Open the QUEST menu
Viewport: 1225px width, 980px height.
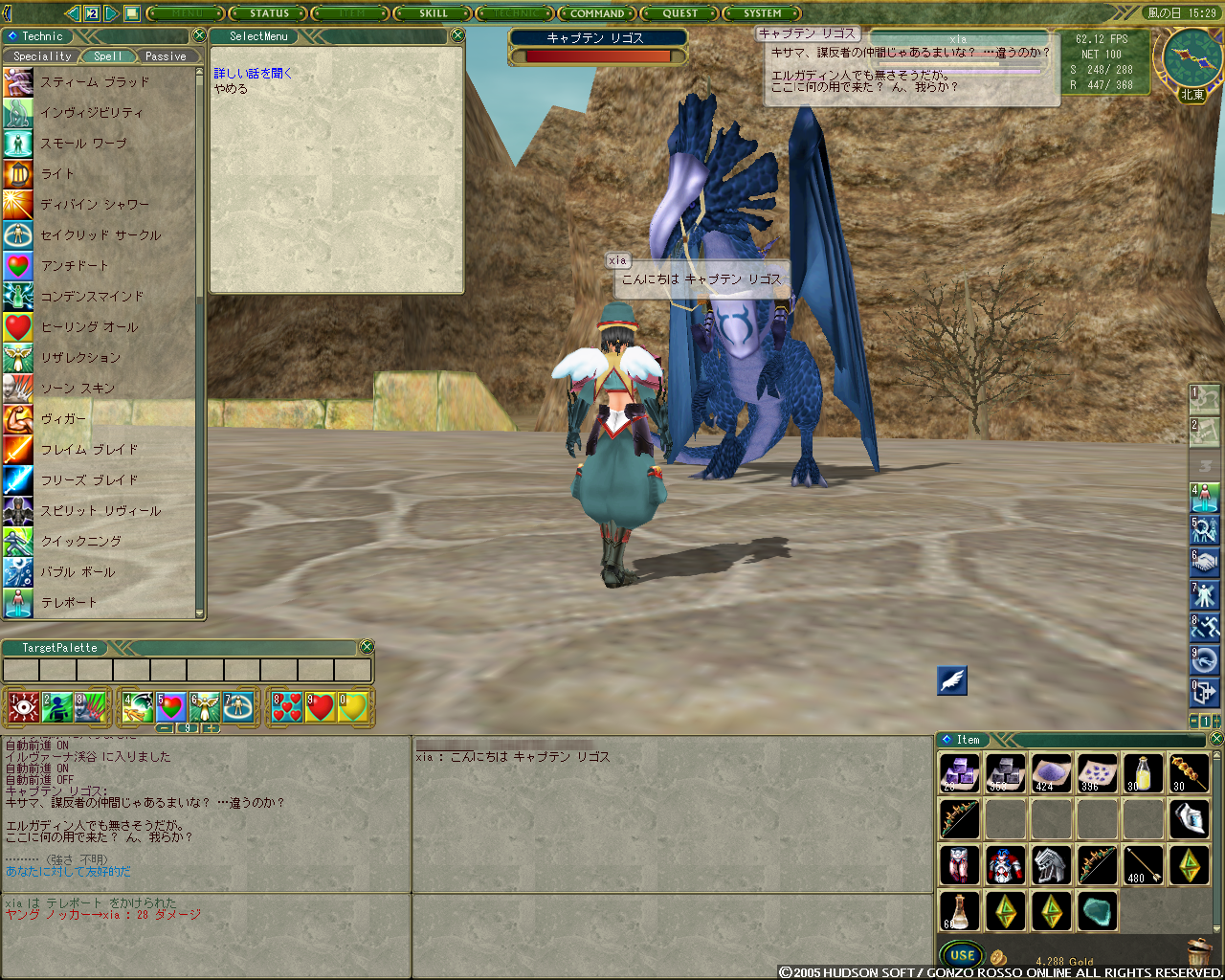[x=680, y=13]
